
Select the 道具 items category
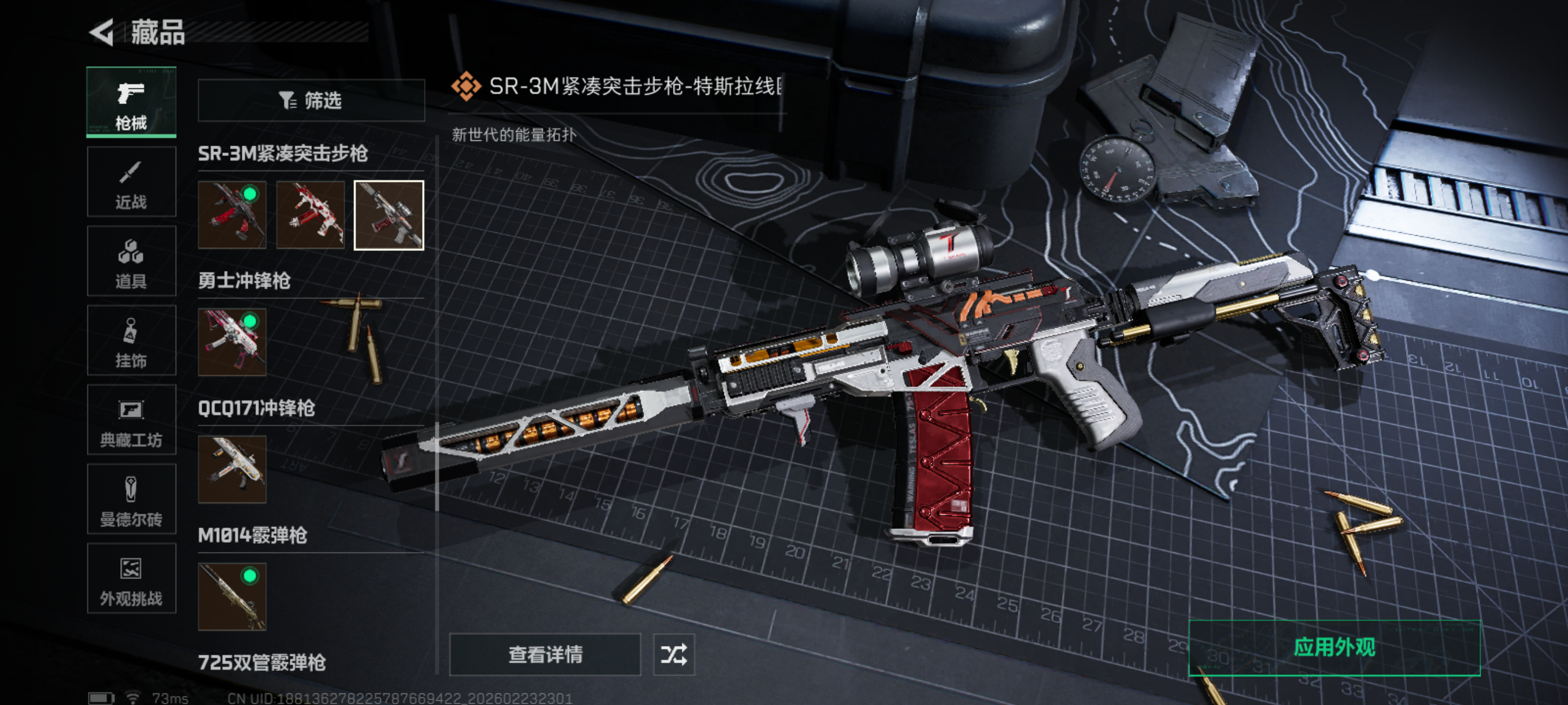pyautogui.click(x=131, y=262)
